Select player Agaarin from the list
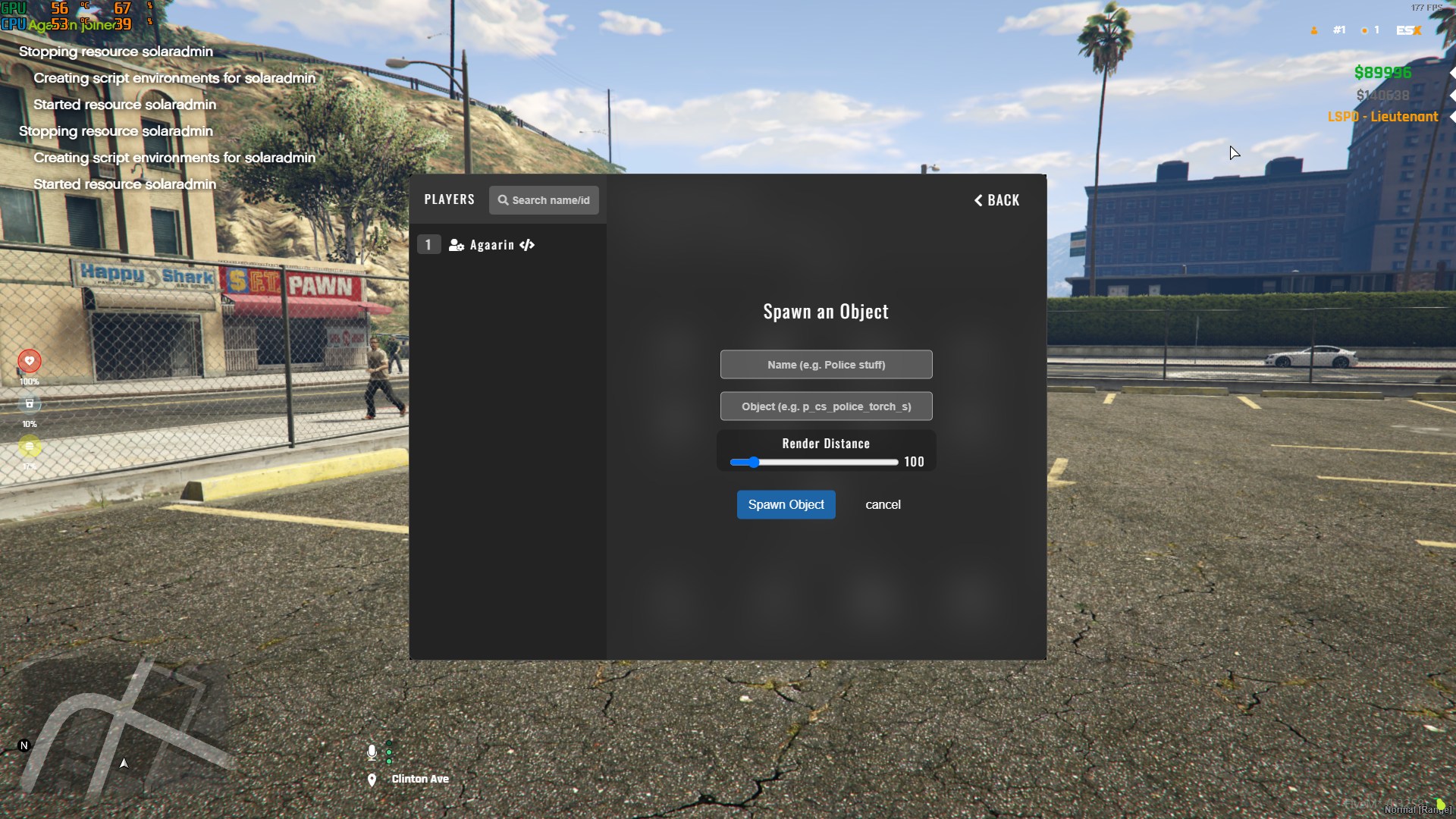 491,245
